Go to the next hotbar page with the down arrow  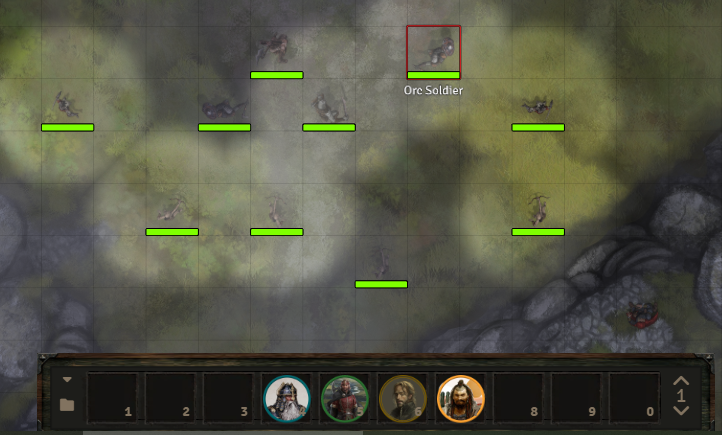682,411
